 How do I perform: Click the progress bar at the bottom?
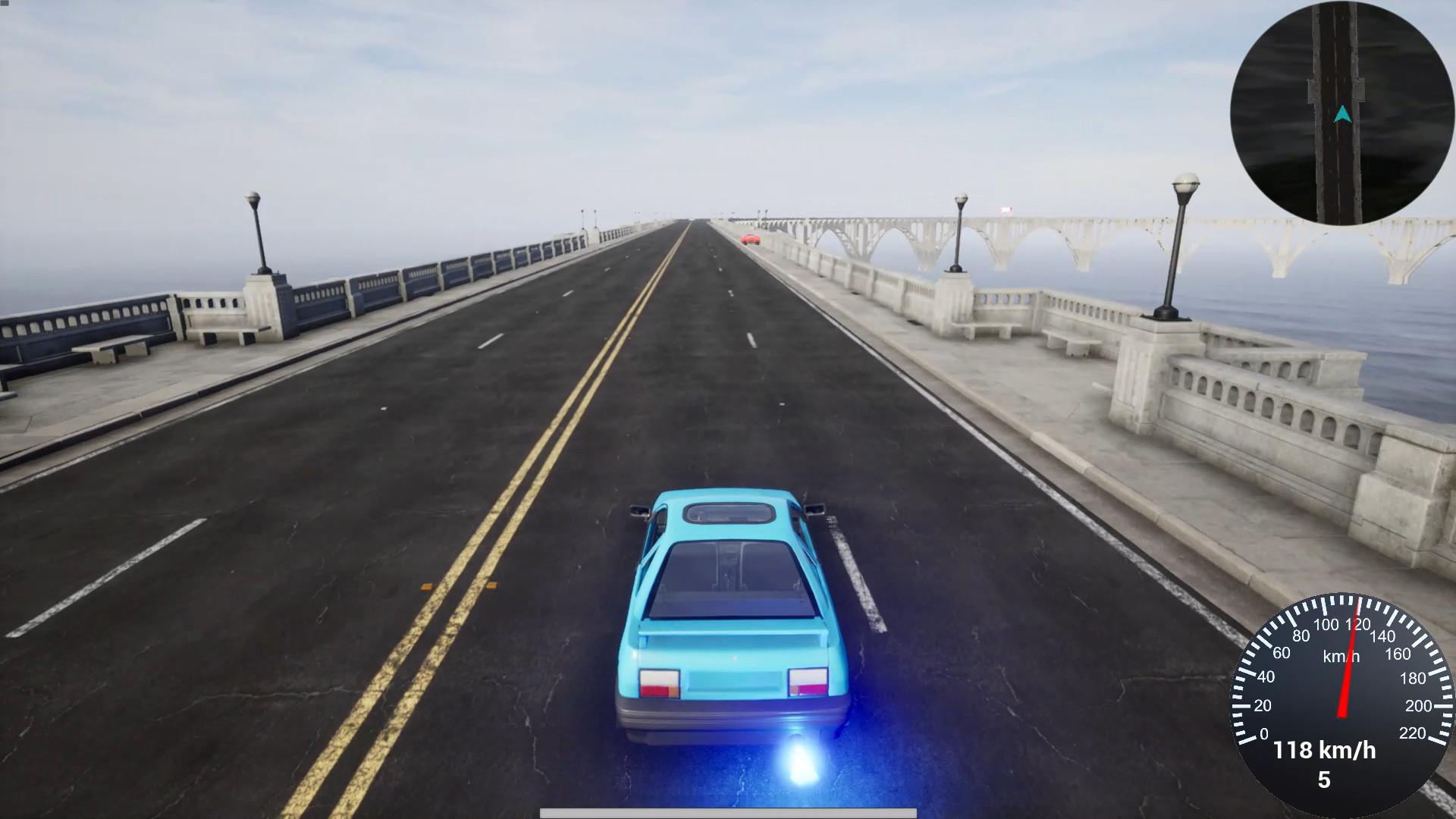click(728, 813)
